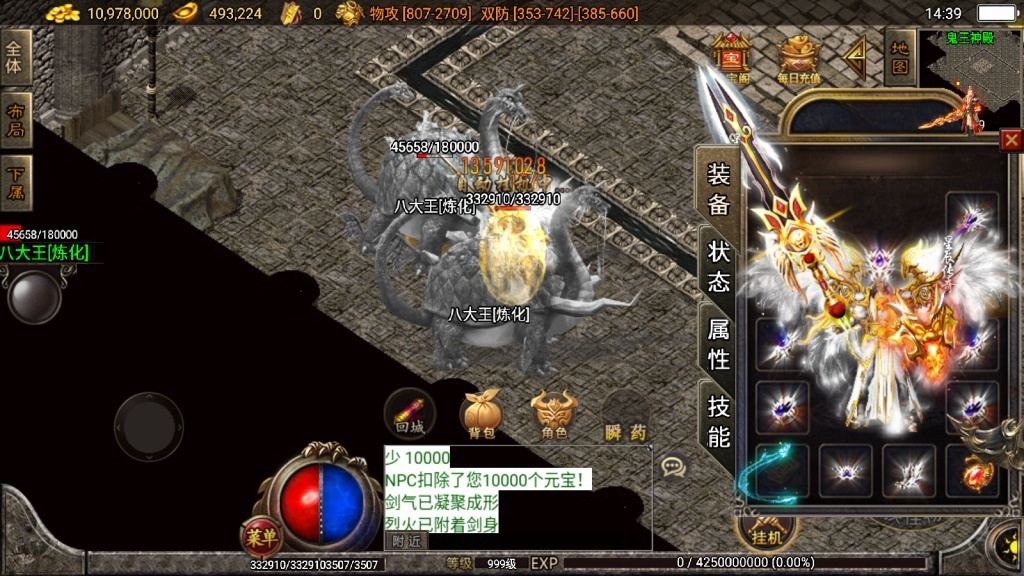Open the 下属 subordinates button
This screenshot has width=1024, height=576.
16,181
